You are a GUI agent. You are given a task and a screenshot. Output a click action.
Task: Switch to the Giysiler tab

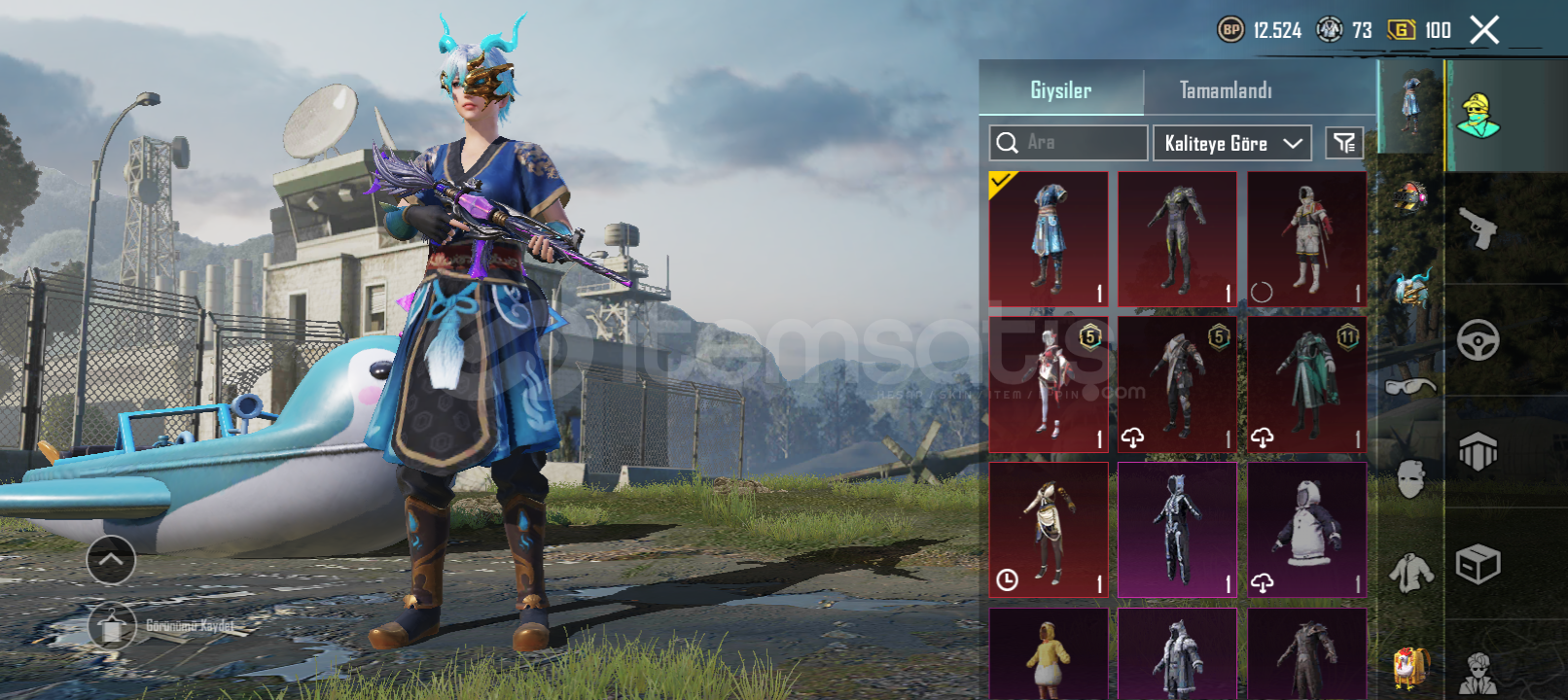click(1060, 90)
